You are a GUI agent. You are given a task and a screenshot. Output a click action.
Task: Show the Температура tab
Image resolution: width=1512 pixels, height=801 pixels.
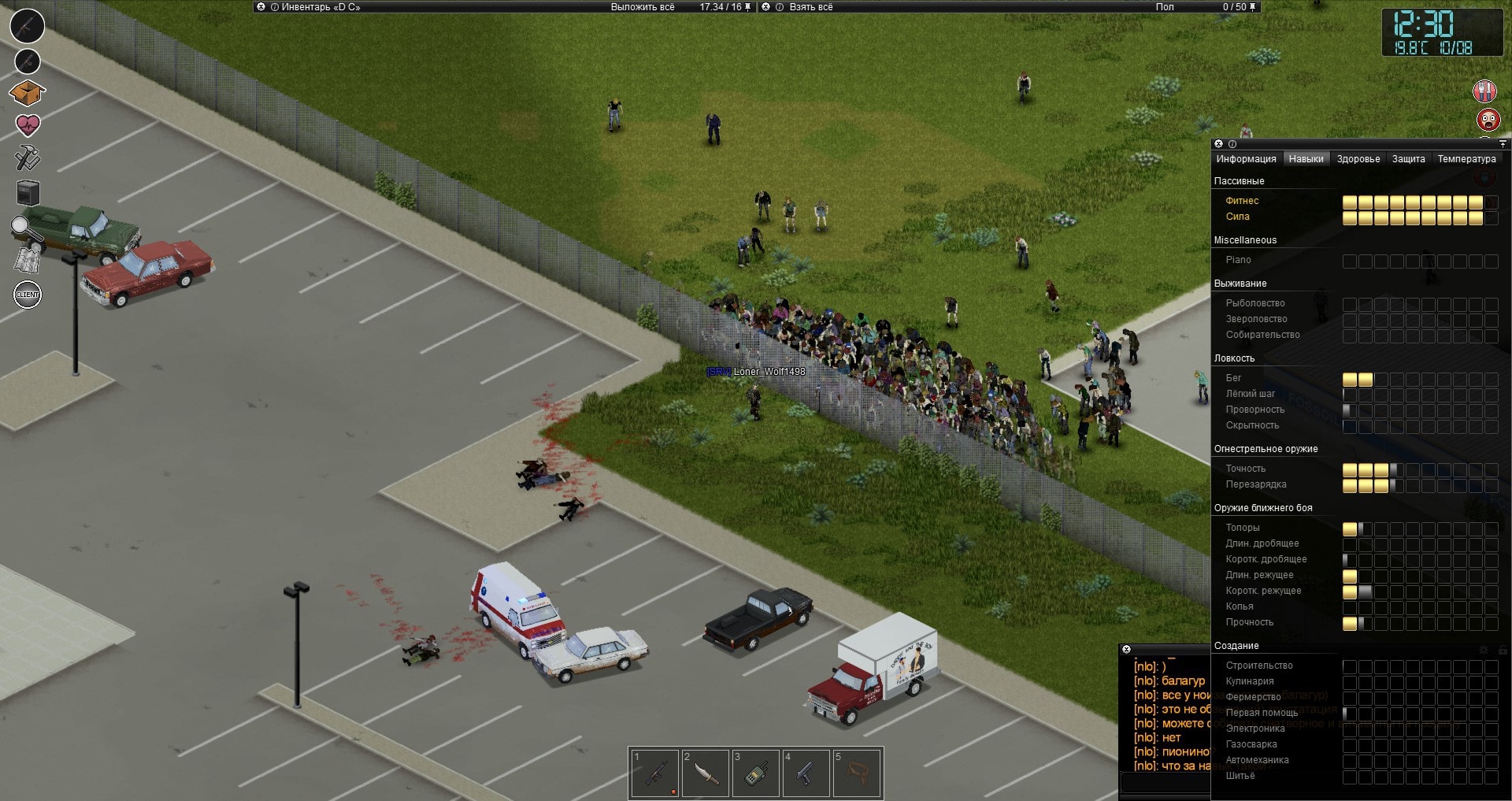tap(1466, 159)
